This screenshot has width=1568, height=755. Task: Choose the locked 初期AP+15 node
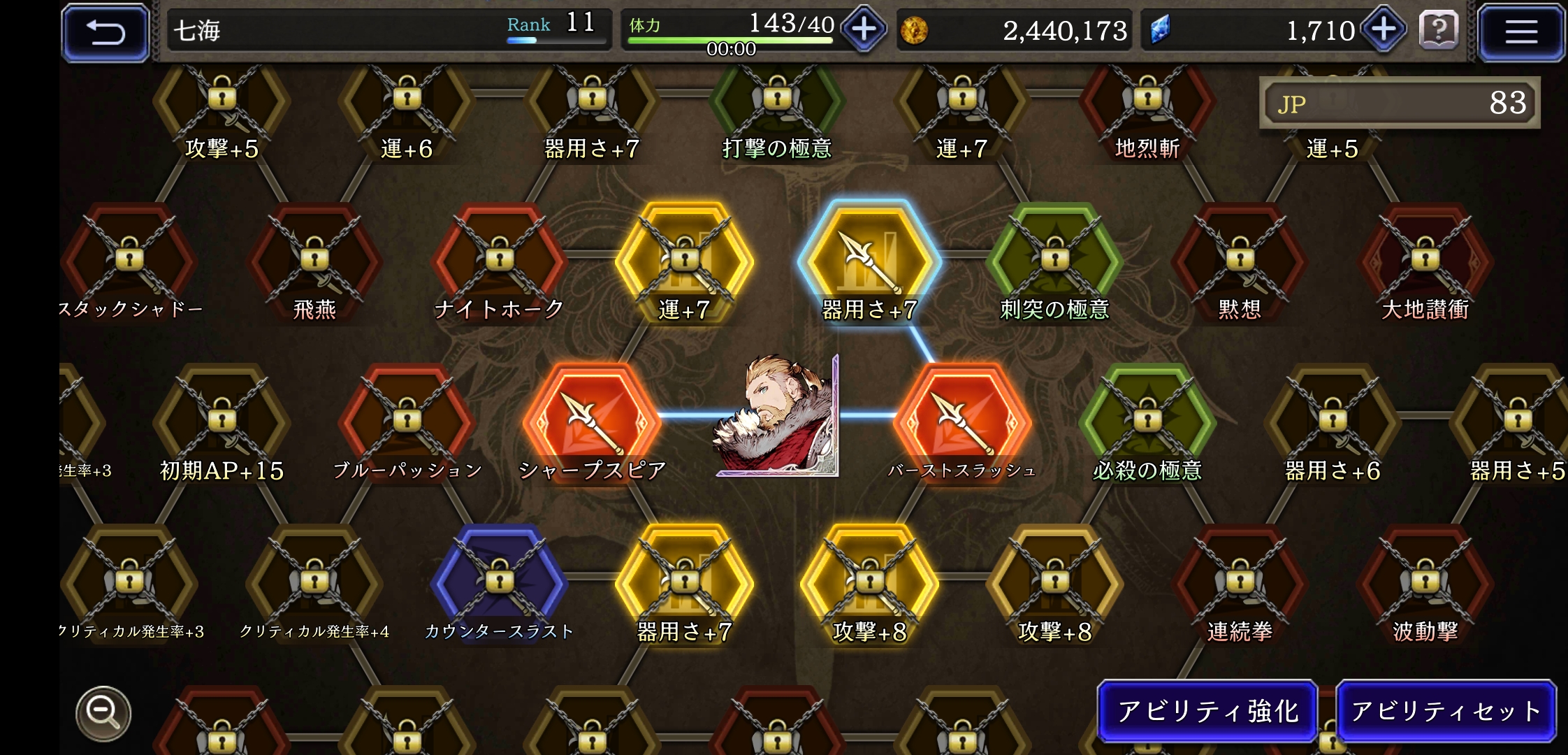(222, 419)
